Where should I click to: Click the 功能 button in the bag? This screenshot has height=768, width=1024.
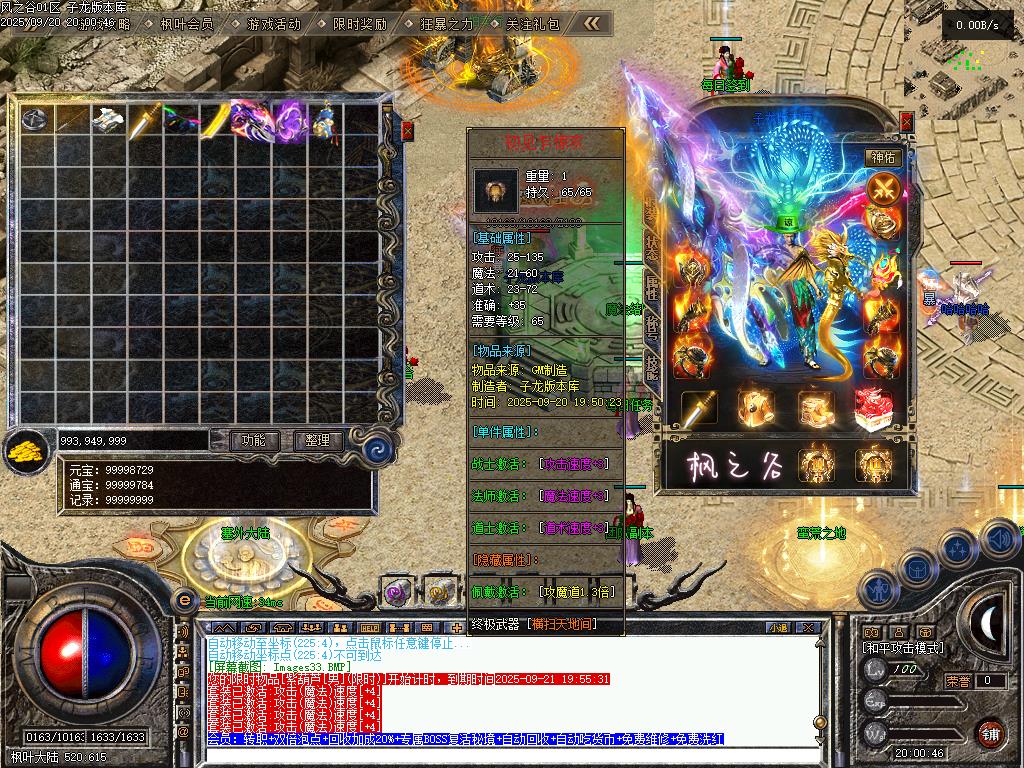point(254,440)
